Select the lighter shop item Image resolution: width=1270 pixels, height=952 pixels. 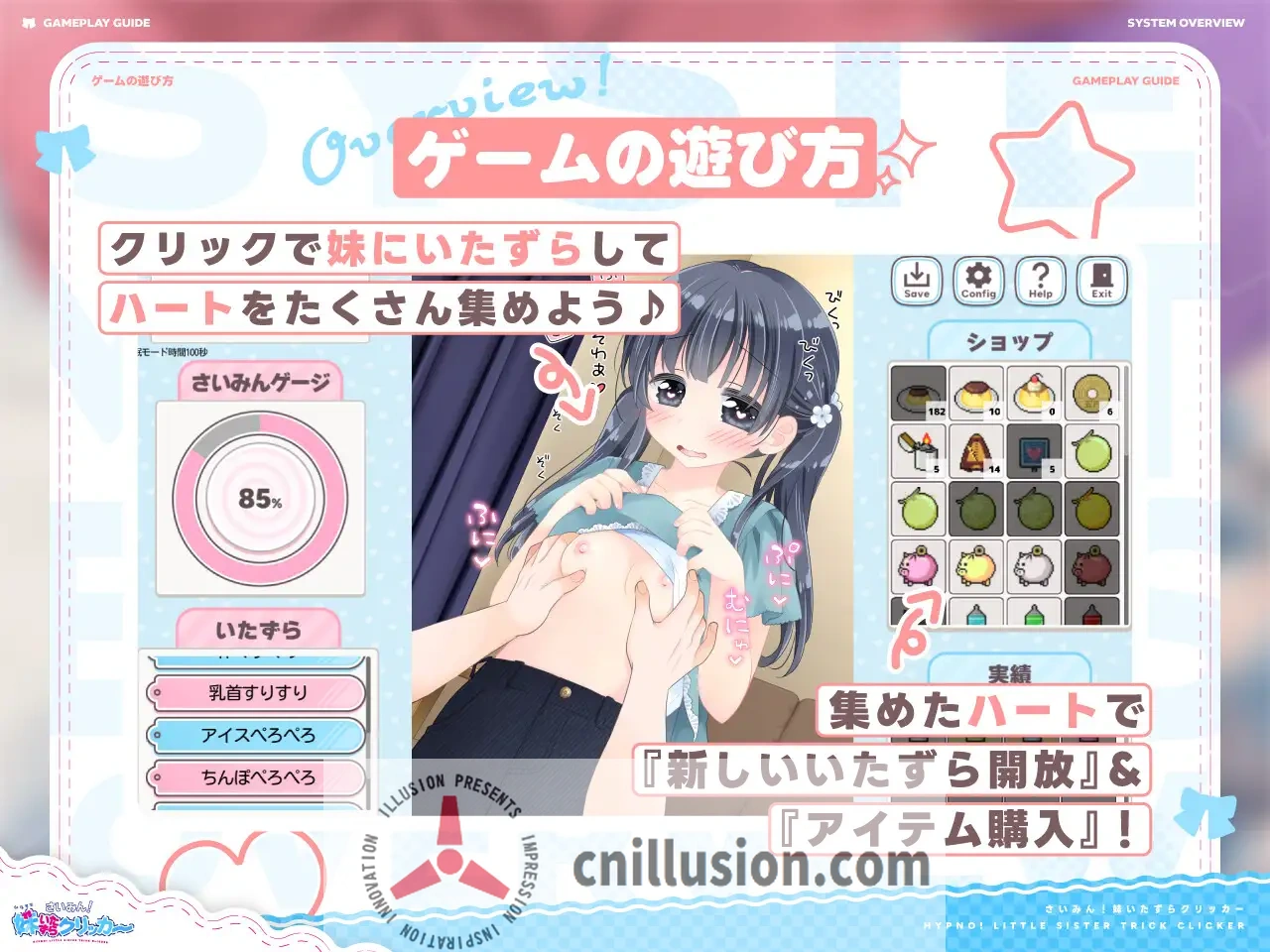pyautogui.click(x=917, y=453)
